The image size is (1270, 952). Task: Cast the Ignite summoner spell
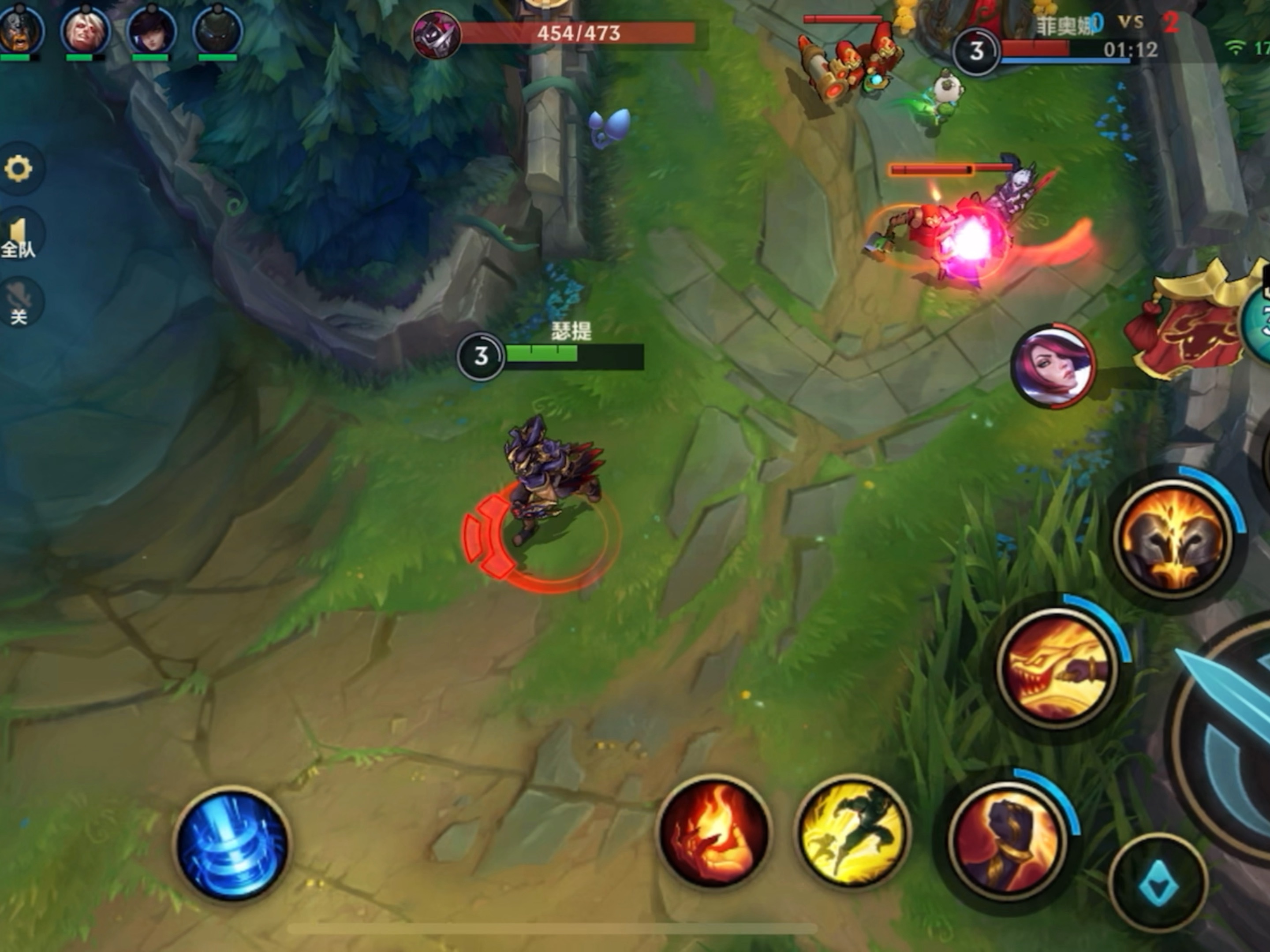pyautogui.click(x=713, y=833)
